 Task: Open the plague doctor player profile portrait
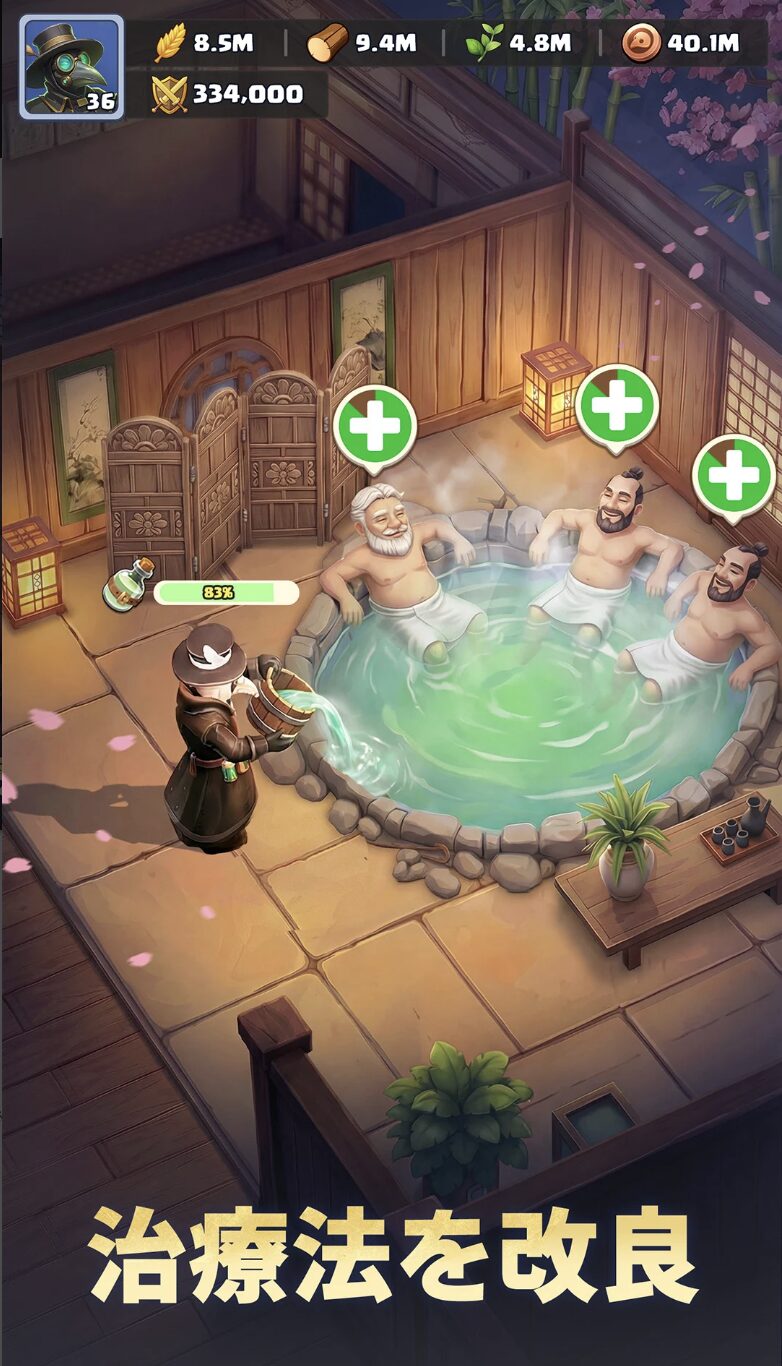click(x=71, y=67)
